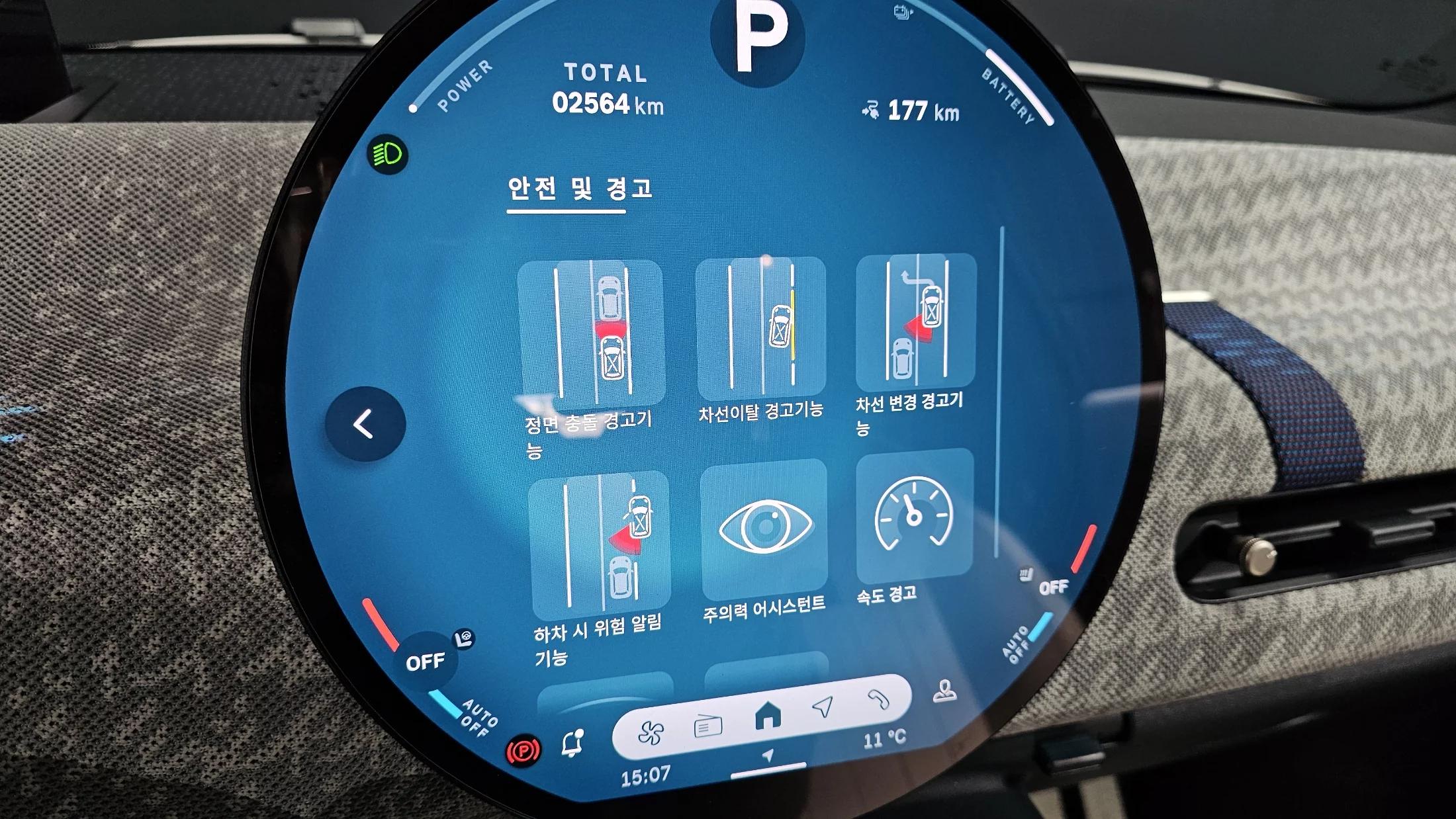Open the phone icon in bottom bar
This screenshot has height=819, width=1456.
click(x=878, y=699)
